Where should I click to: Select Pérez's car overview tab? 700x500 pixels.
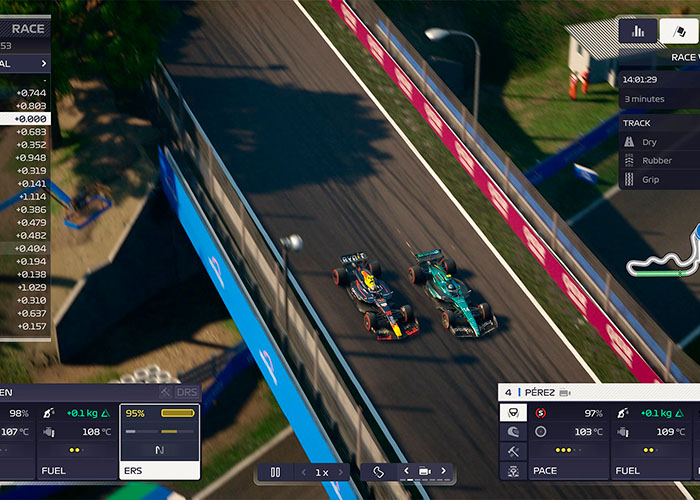coord(513,470)
